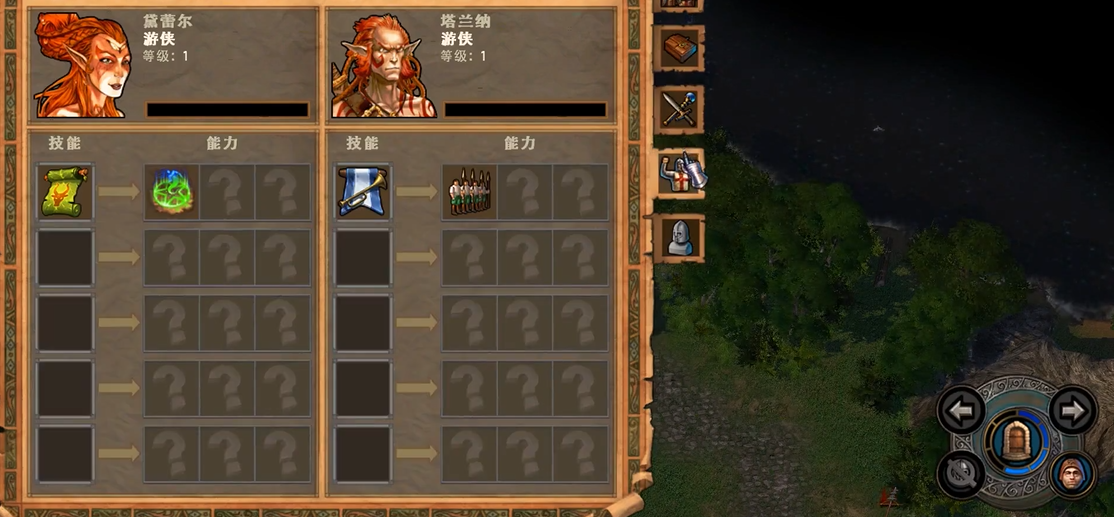
Task: Click the blue banner with trumpet skill
Action: [x=363, y=192]
